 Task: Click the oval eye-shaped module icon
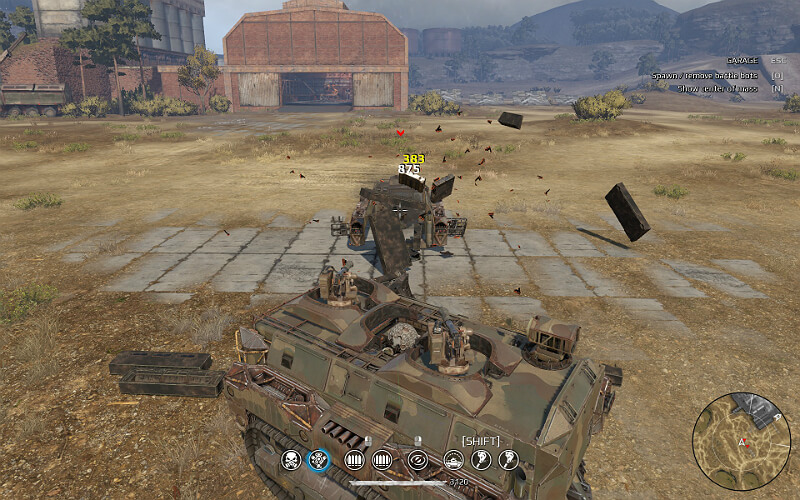point(418,460)
